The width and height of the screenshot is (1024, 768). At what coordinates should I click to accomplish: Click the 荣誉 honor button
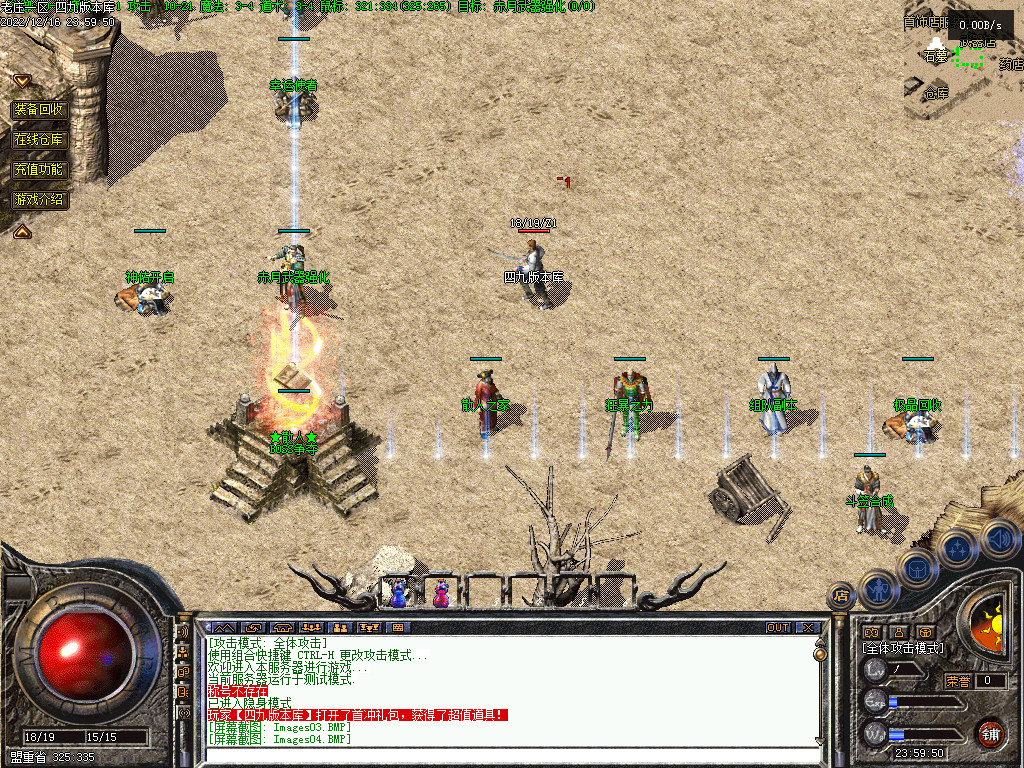coord(957,681)
